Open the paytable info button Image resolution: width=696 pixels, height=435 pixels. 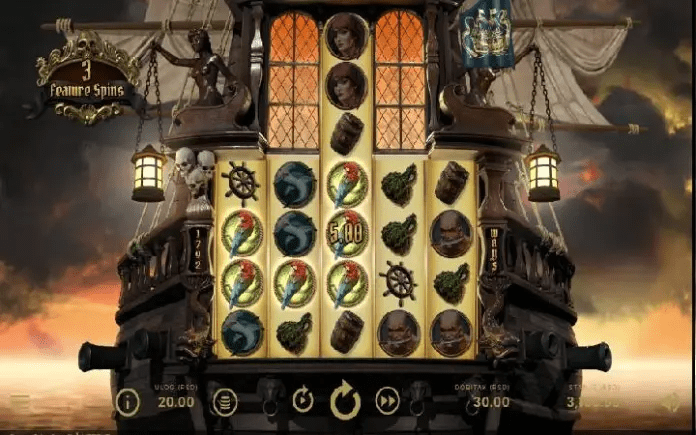click(127, 402)
